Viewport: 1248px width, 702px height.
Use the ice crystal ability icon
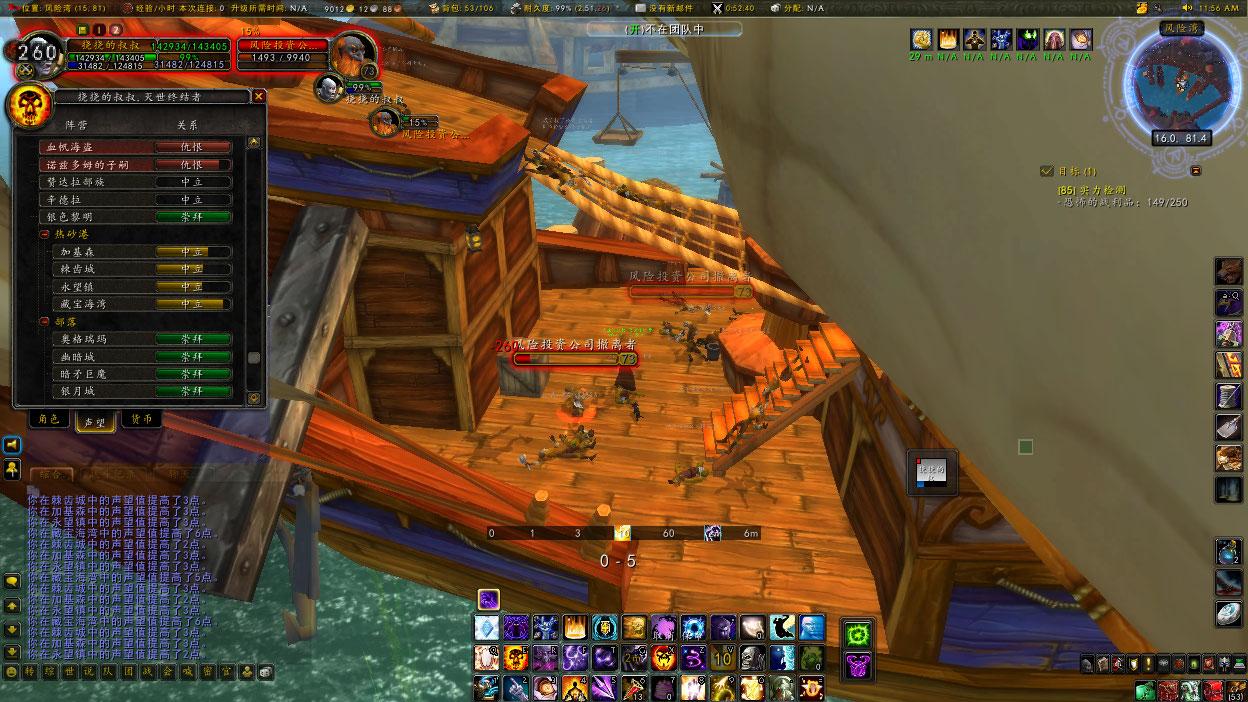coord(486,628)
